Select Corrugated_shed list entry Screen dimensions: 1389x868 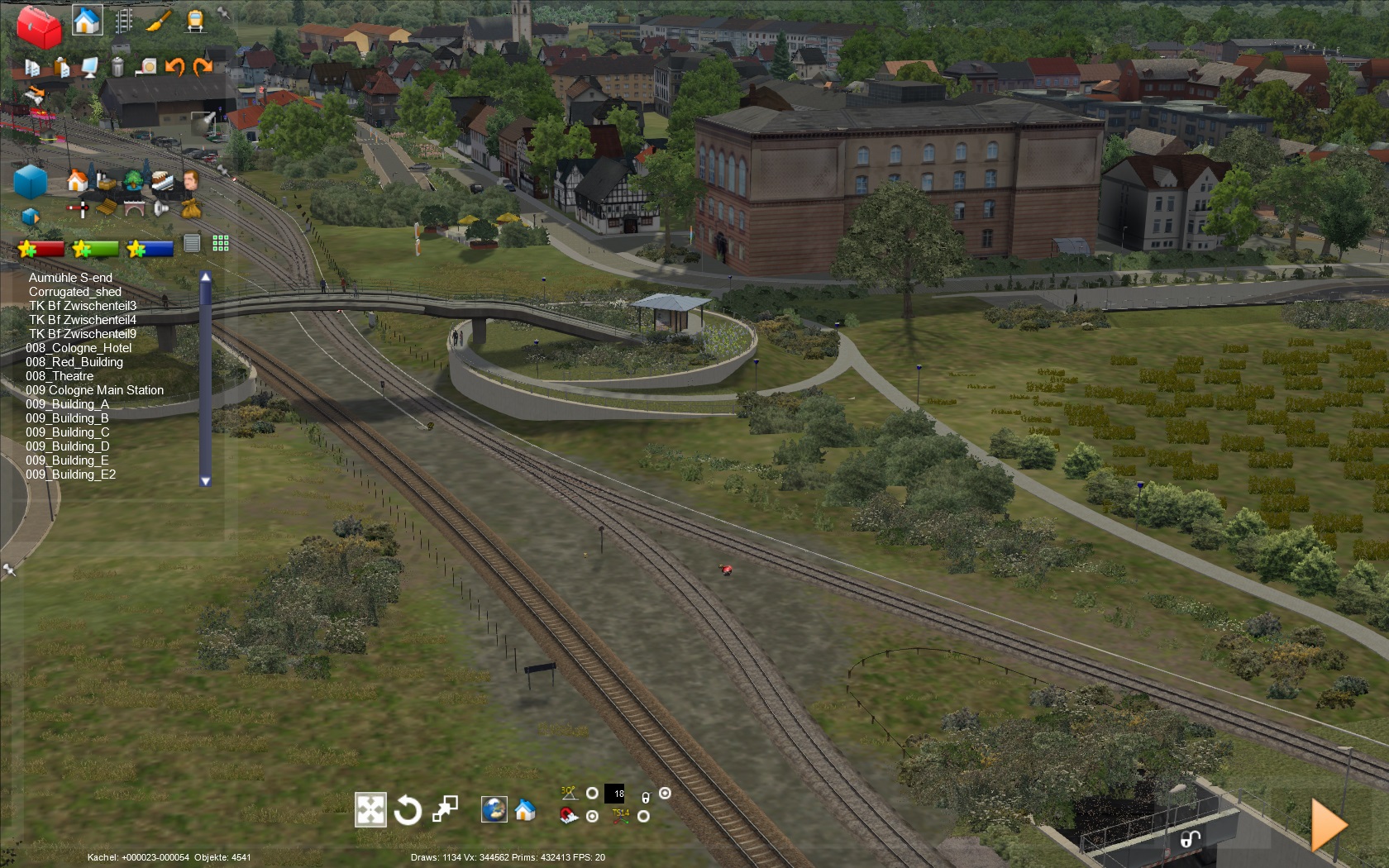click(75, 292)
